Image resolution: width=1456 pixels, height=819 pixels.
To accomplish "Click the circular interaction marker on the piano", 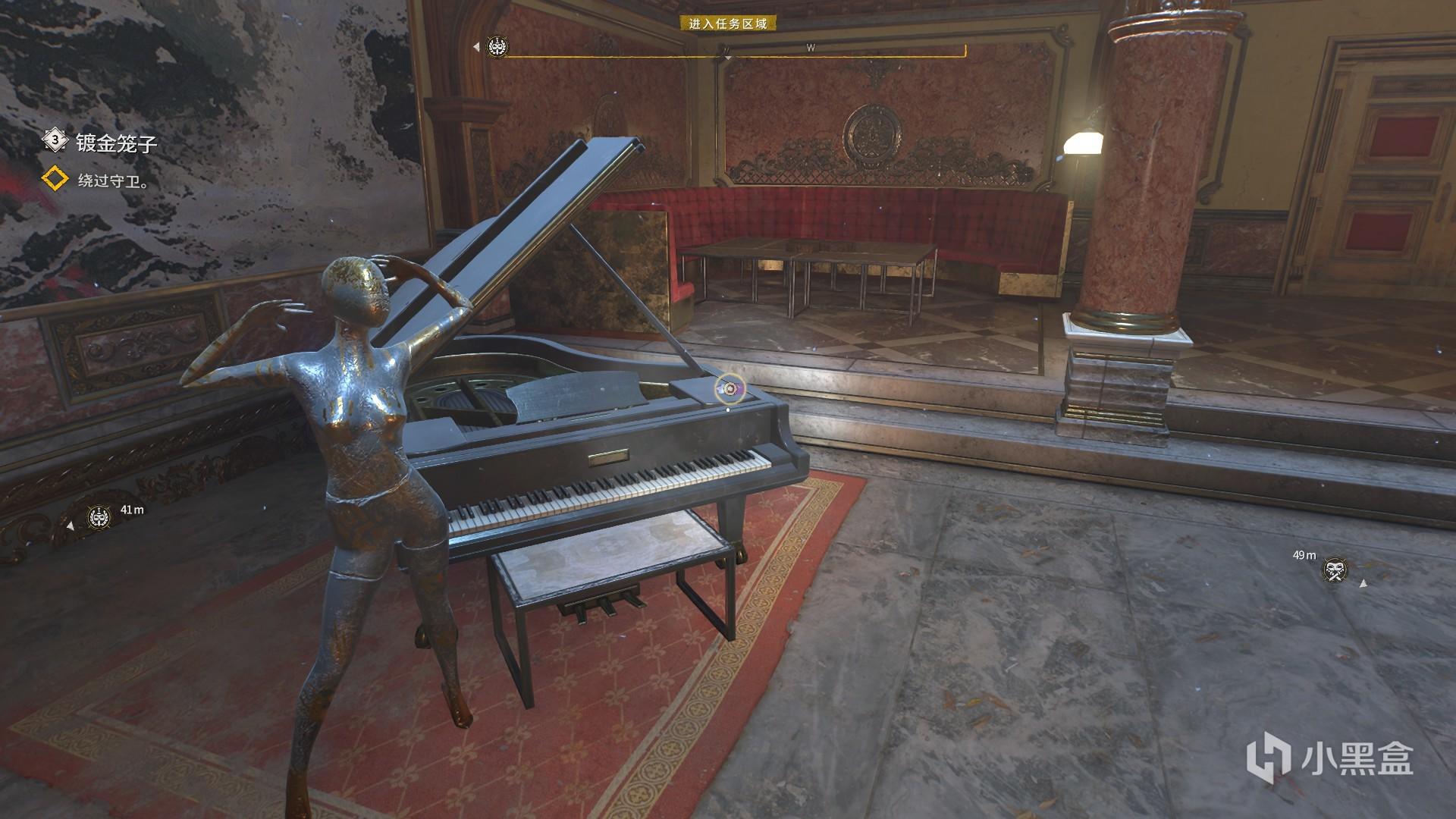I will coord(730,389).
